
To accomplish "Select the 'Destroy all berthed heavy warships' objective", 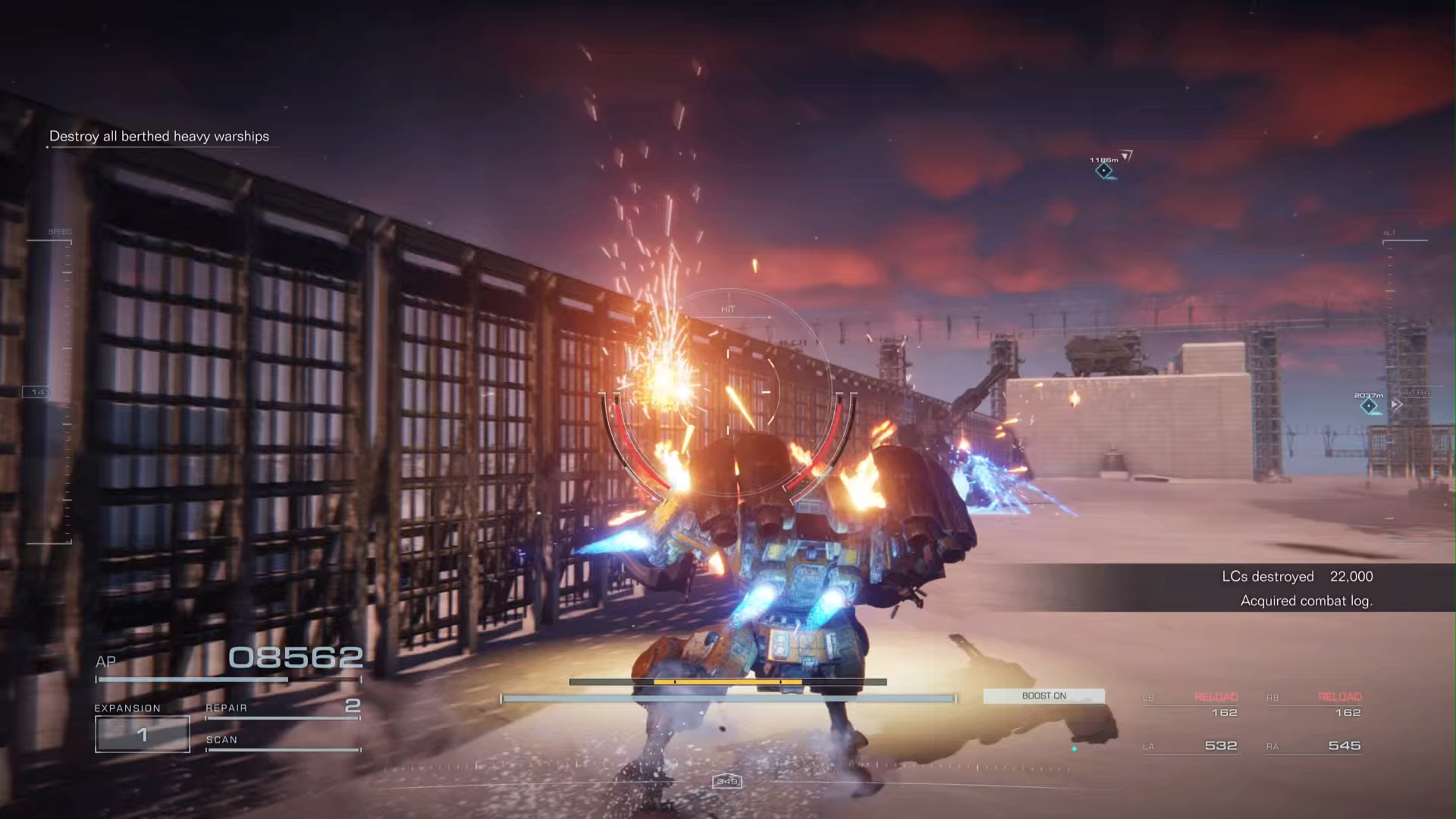I will (x=159, y=136).
